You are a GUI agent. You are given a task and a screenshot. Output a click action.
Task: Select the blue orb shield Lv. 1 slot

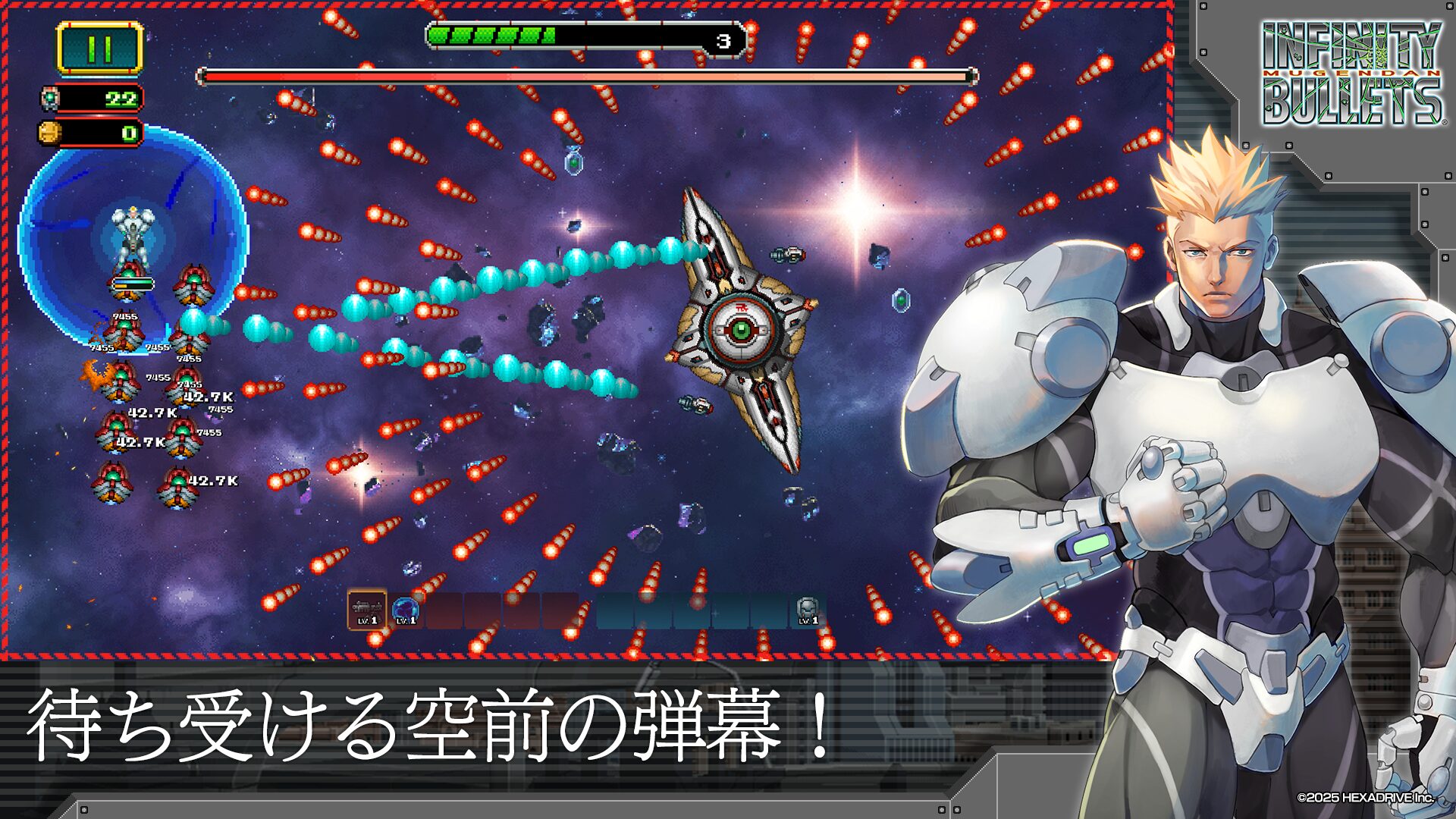pos(406,610)
